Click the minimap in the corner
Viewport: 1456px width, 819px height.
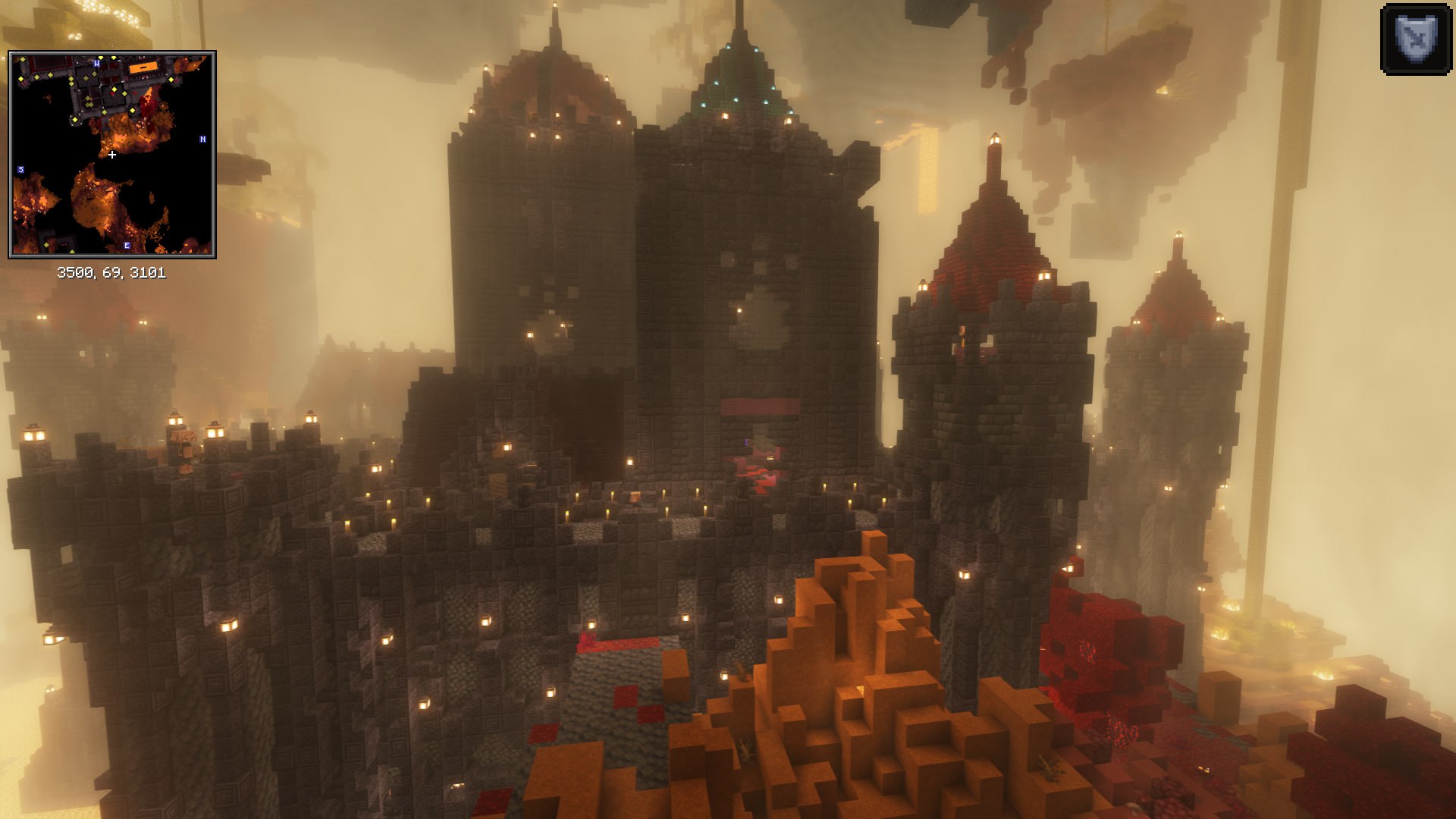click(x=112, y=155)
